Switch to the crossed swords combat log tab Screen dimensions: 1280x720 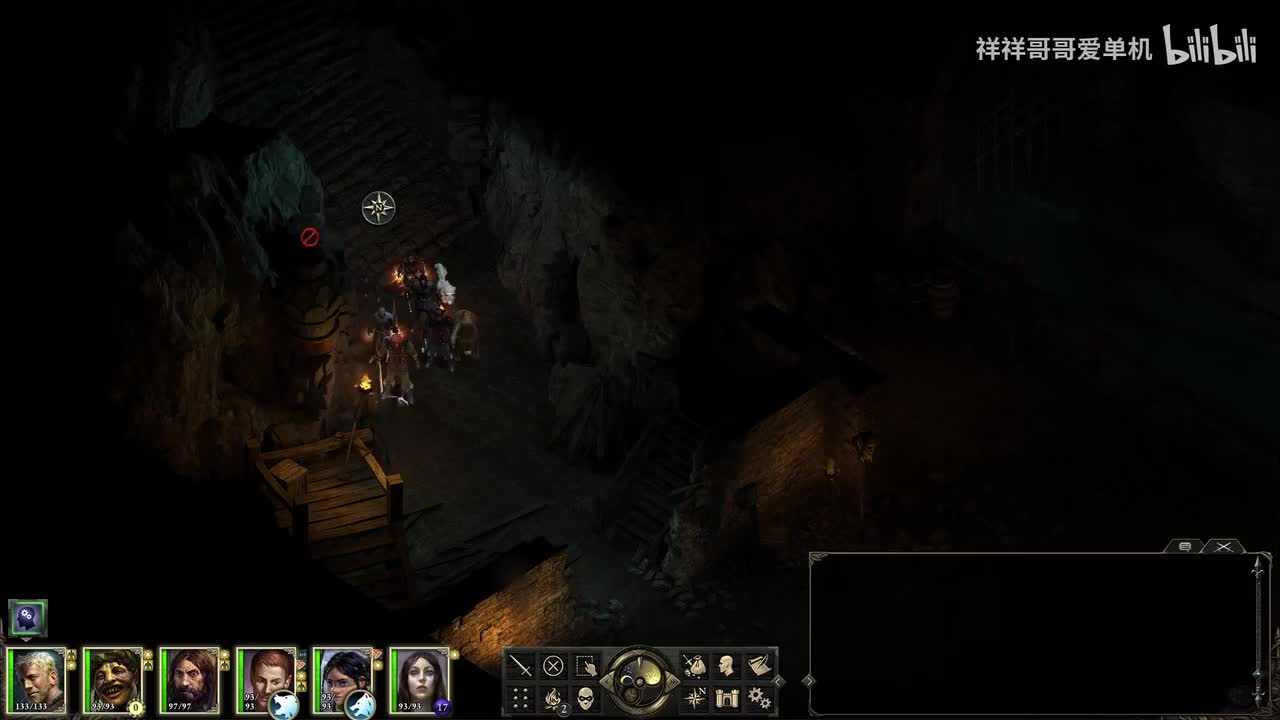click(x=1223, y=546)
